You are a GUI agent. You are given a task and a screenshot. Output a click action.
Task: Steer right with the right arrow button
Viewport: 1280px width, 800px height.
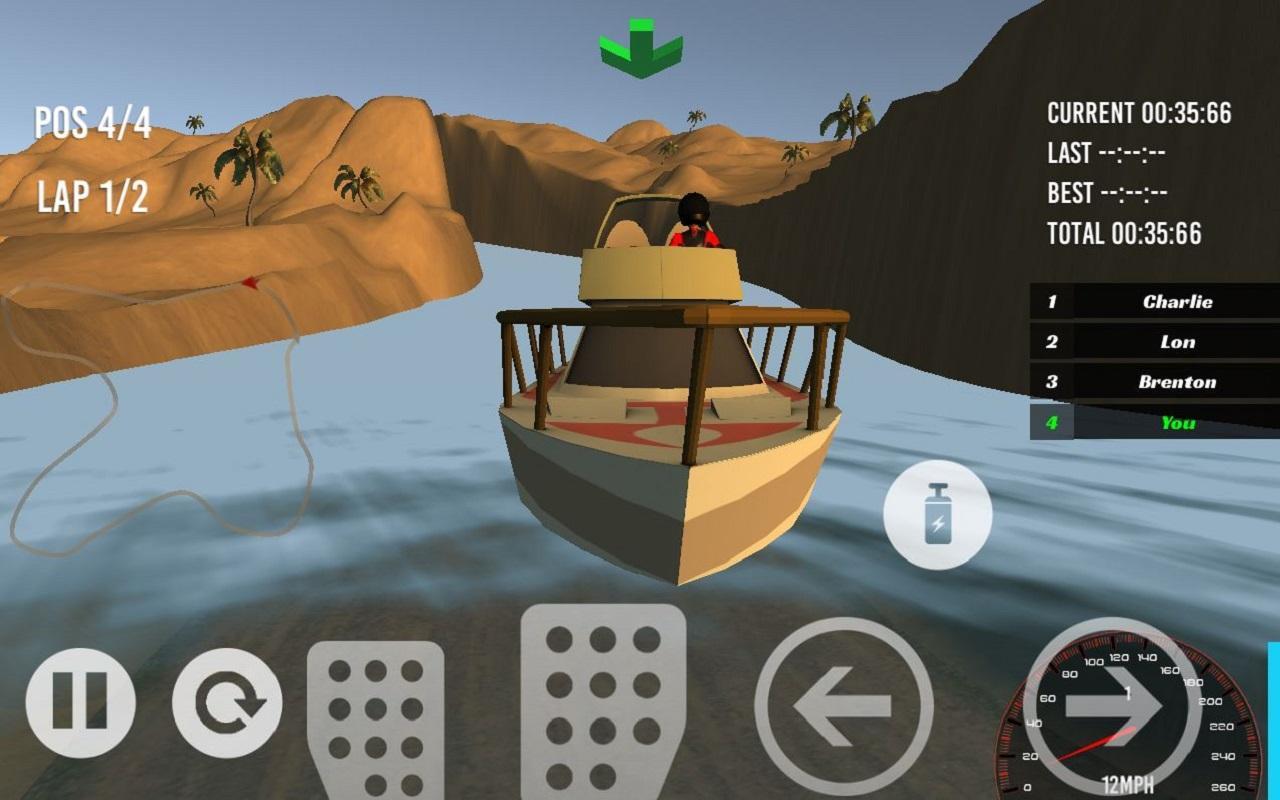1112,706
